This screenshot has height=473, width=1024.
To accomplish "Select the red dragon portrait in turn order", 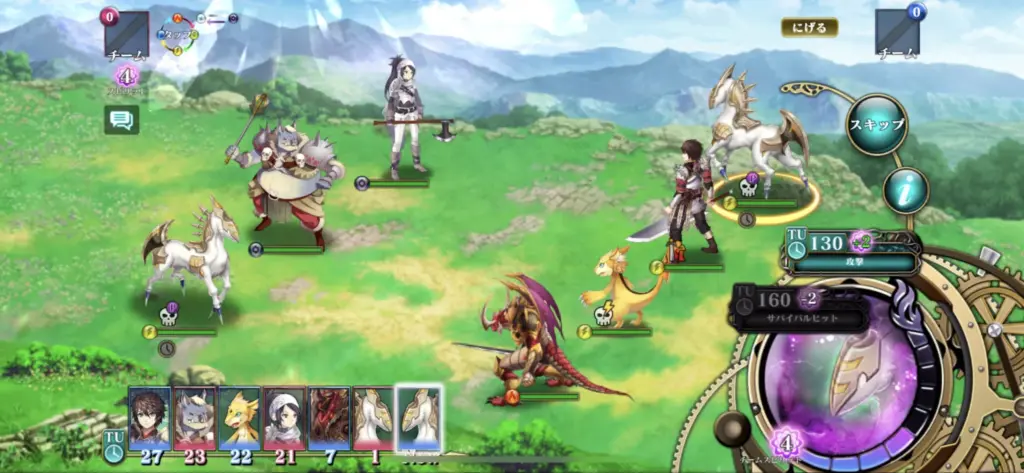I will [329, 417].
